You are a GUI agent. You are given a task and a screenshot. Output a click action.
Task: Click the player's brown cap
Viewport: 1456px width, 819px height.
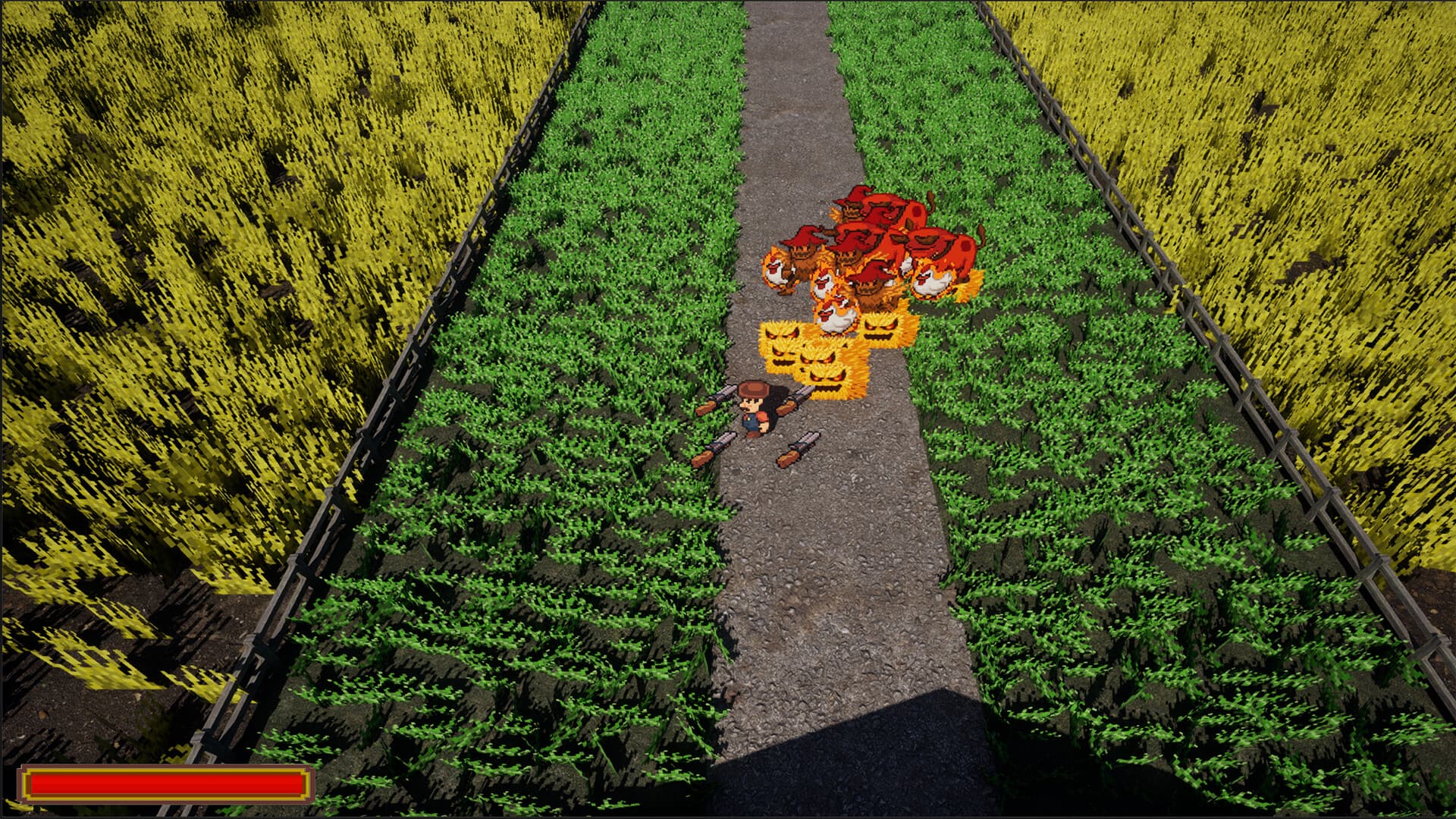753,389
